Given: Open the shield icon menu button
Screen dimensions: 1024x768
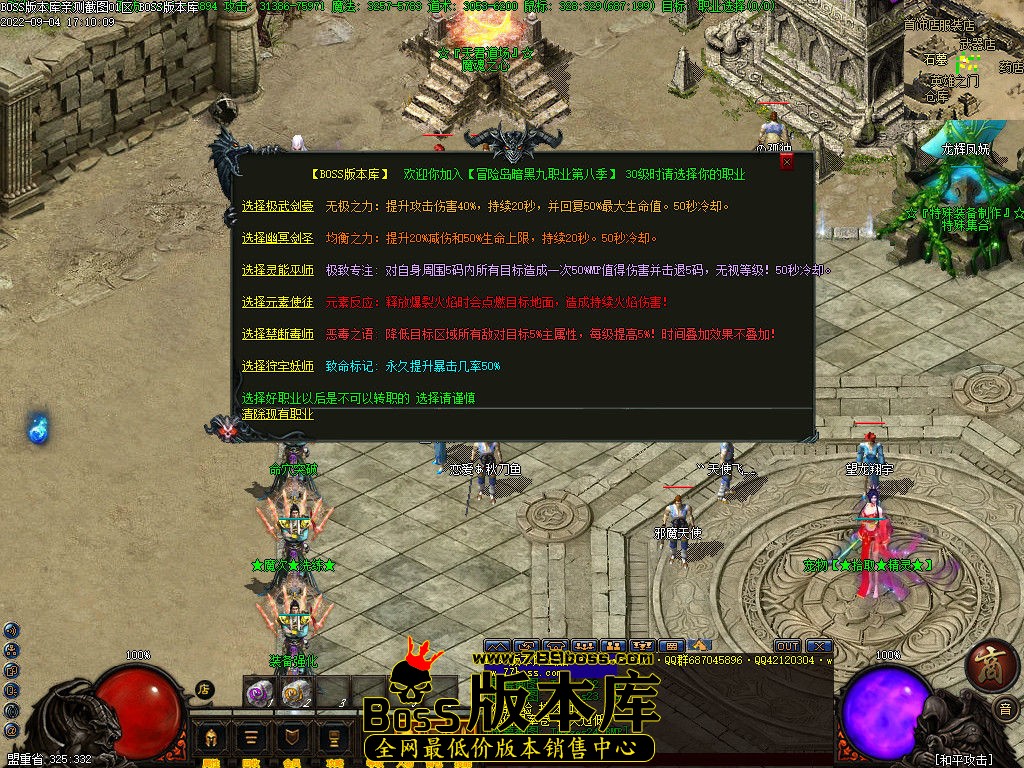Looking at the screenshot, I should [292, 738].
